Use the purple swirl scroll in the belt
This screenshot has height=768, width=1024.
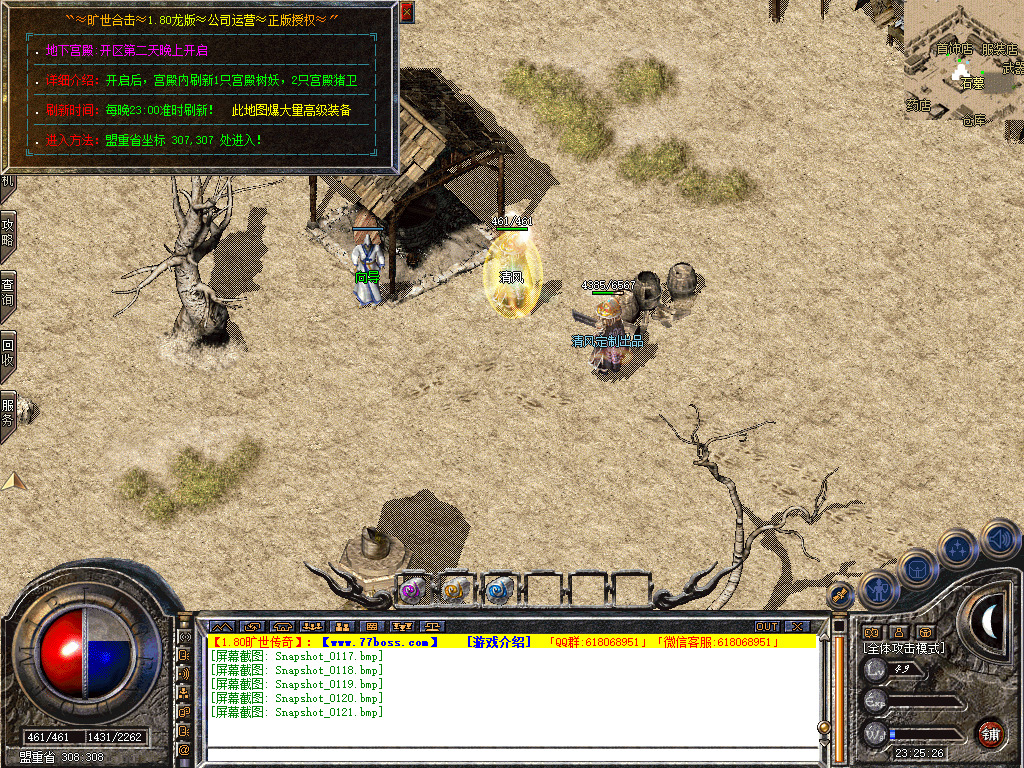(x=412, y=591)
